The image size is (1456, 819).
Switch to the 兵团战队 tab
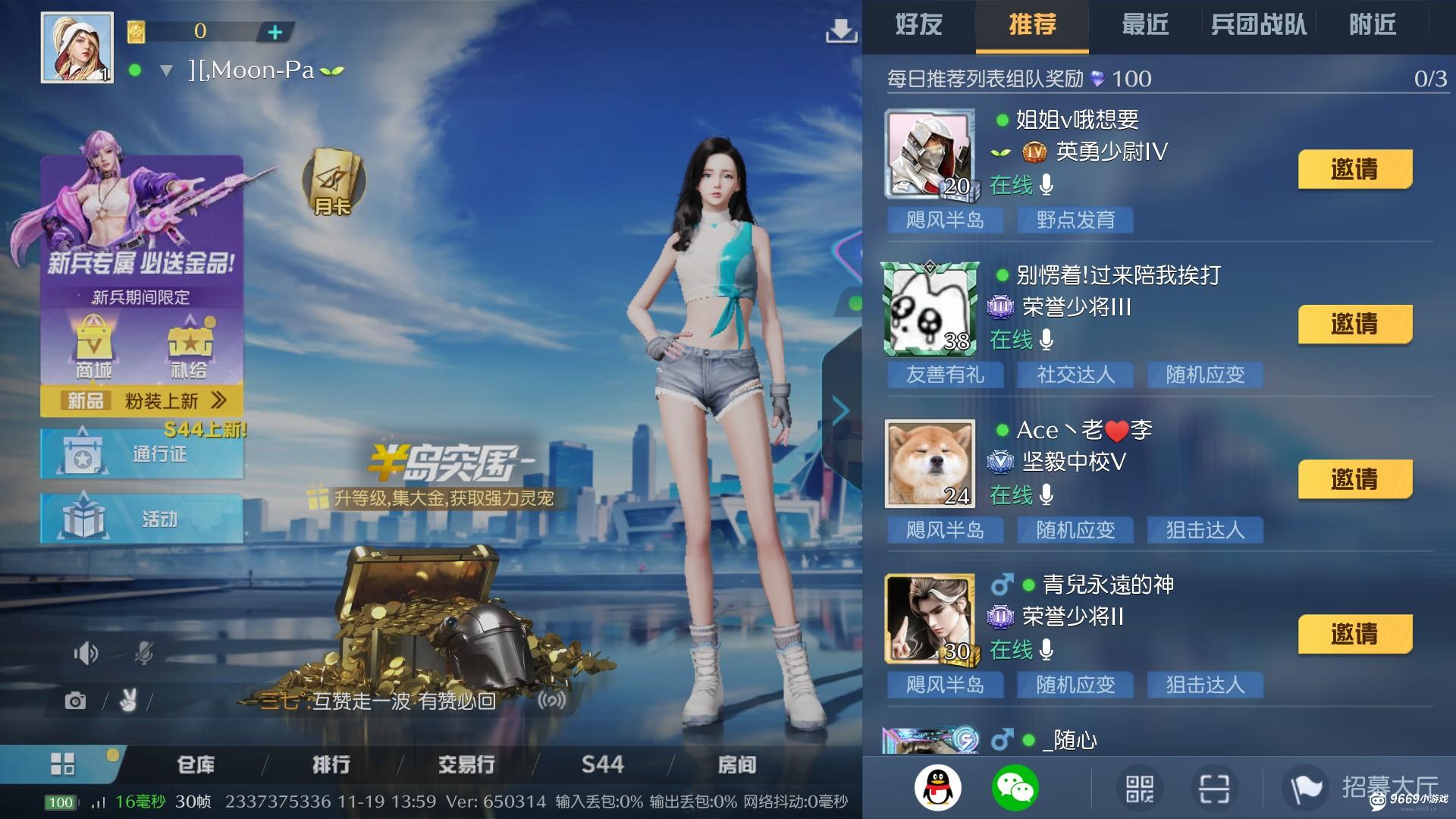tap(1257, 25)
